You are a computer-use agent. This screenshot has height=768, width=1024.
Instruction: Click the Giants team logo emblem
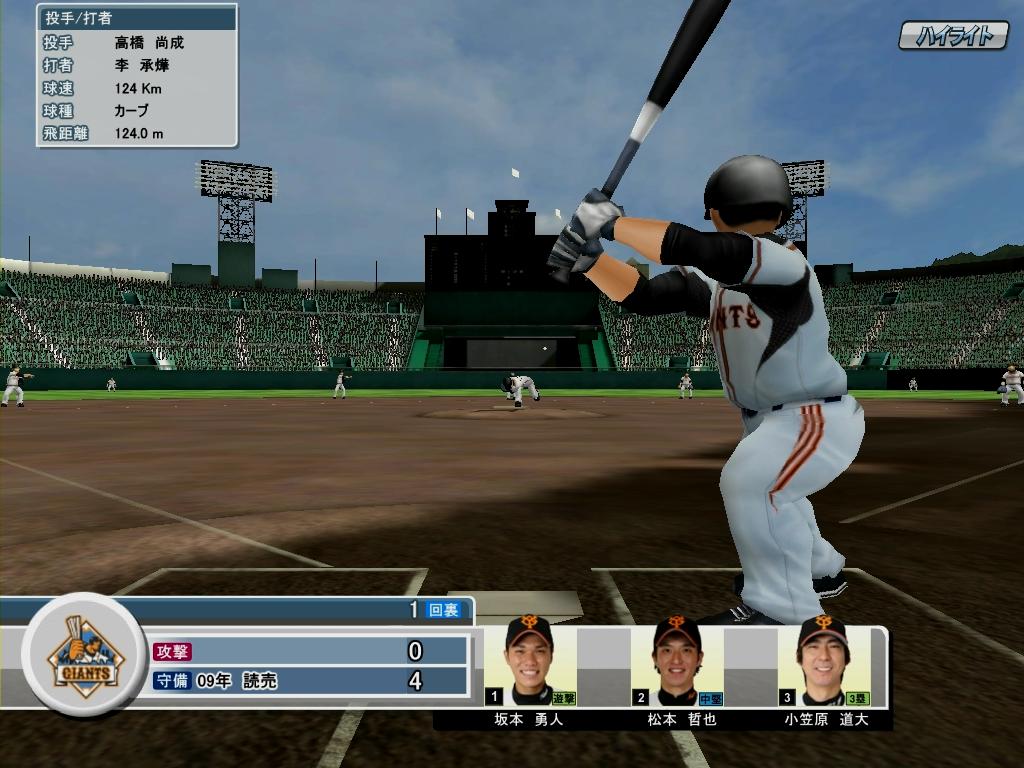coord(86,655)
